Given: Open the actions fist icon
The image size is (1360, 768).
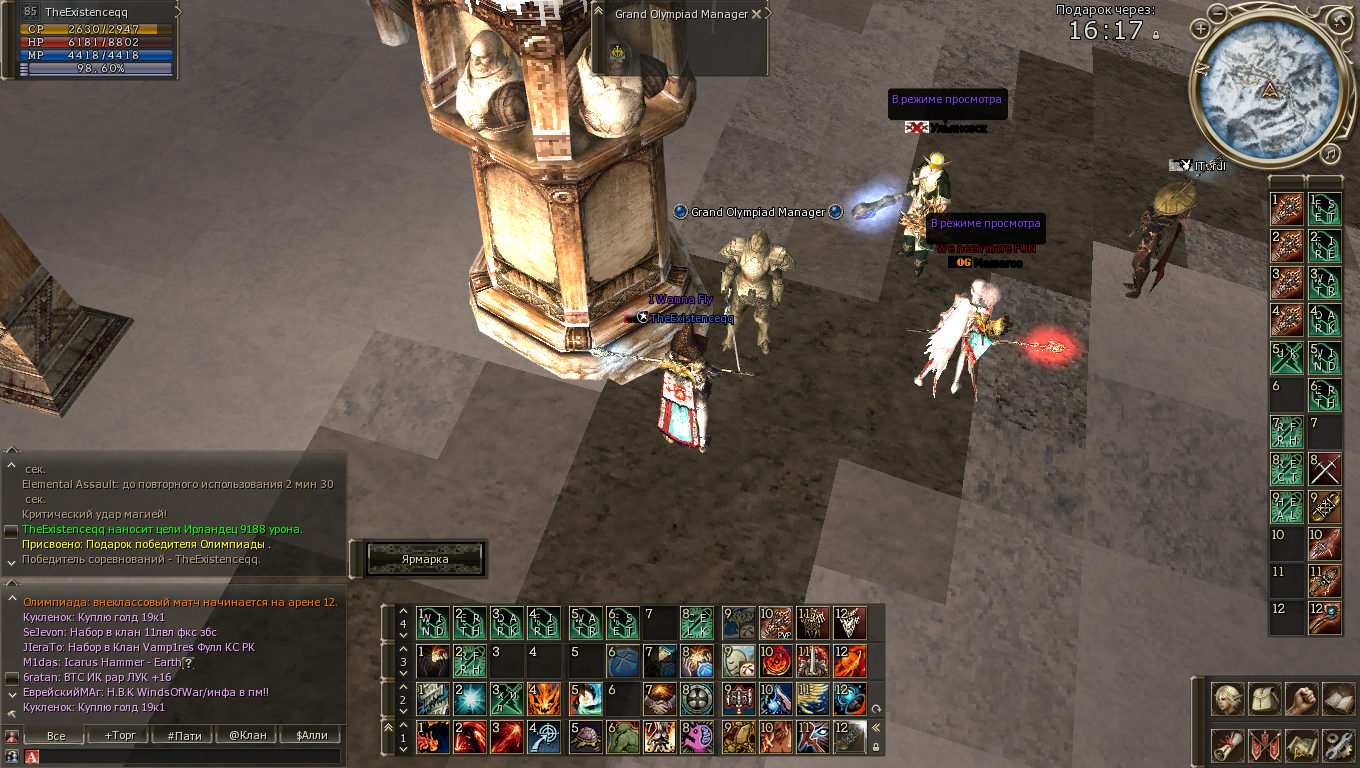Looking at the screenshot, I should 1301,699.
